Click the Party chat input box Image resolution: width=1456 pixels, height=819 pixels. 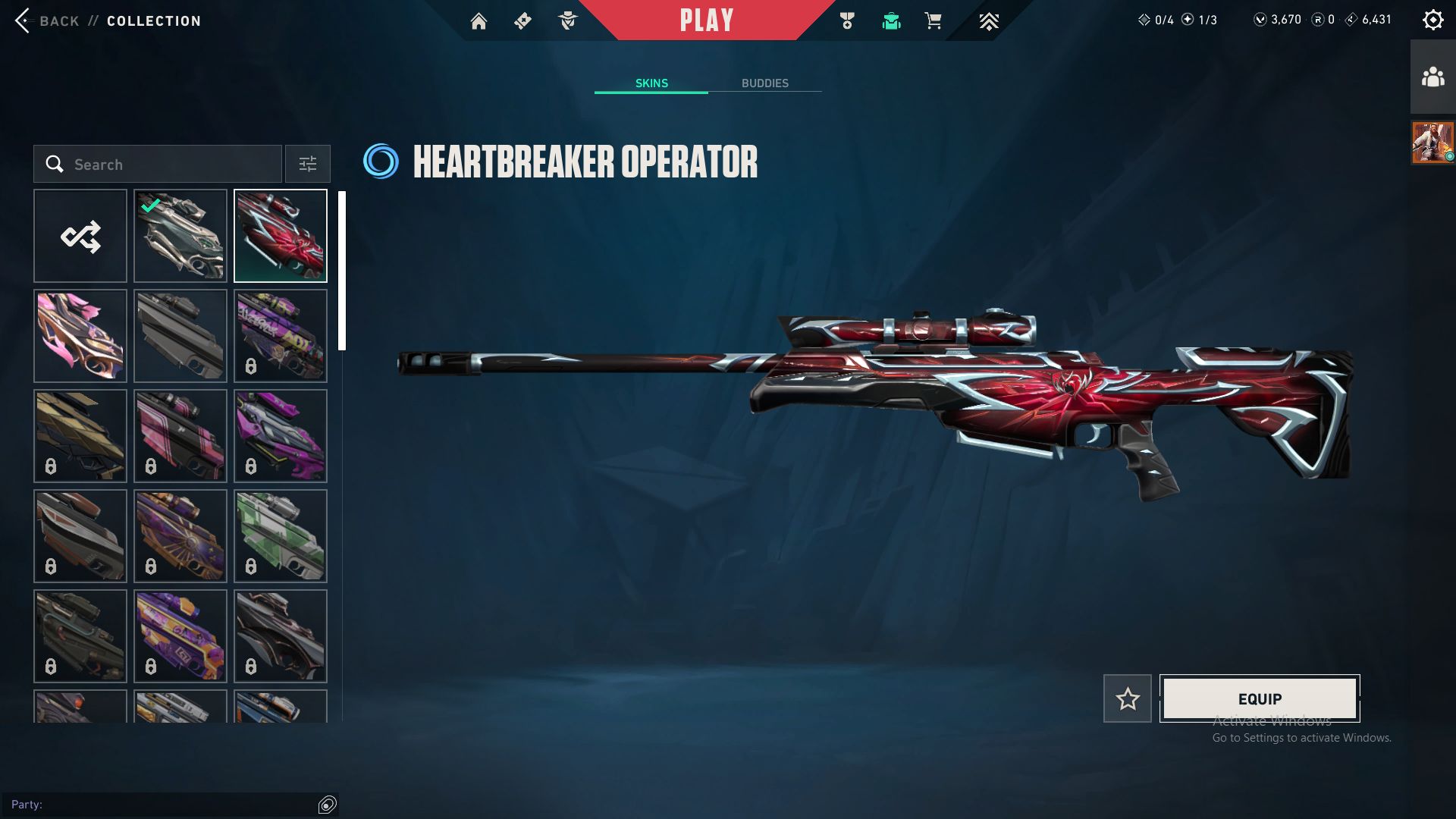coord(163,805)
